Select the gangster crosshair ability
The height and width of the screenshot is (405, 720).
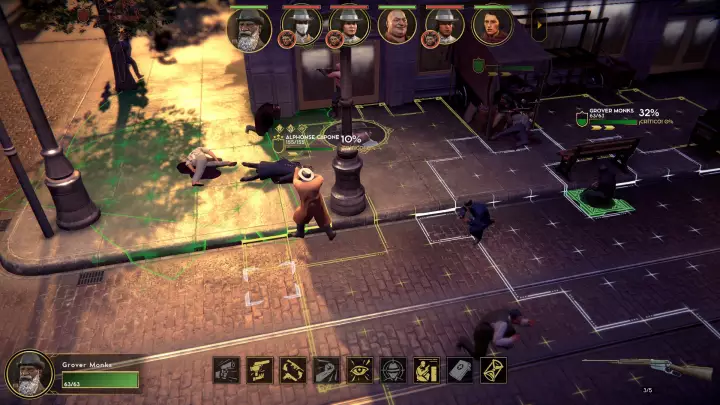393,370
